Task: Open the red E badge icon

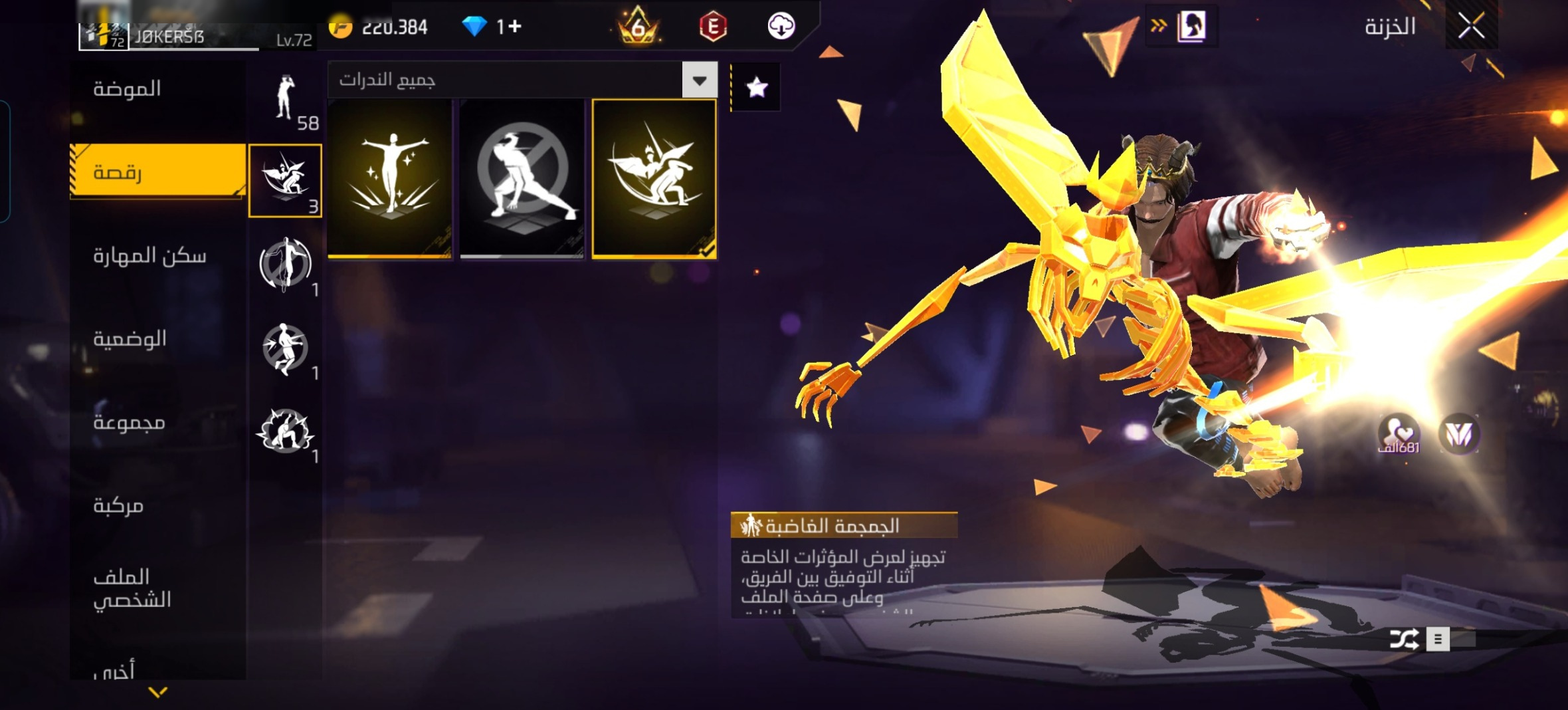Action: point(713,27)
